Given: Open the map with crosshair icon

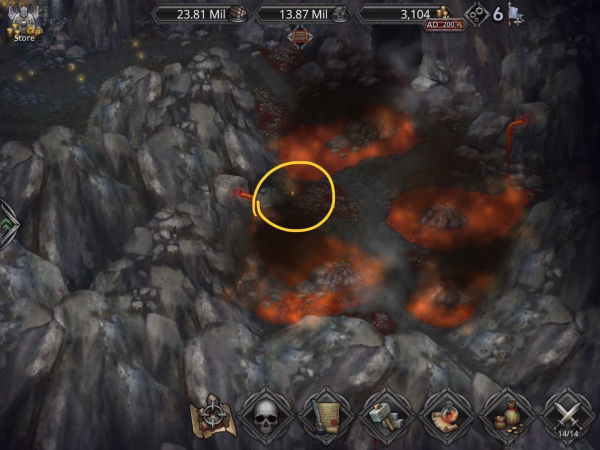Looking at the screenshot, I should tap(213, 414).
